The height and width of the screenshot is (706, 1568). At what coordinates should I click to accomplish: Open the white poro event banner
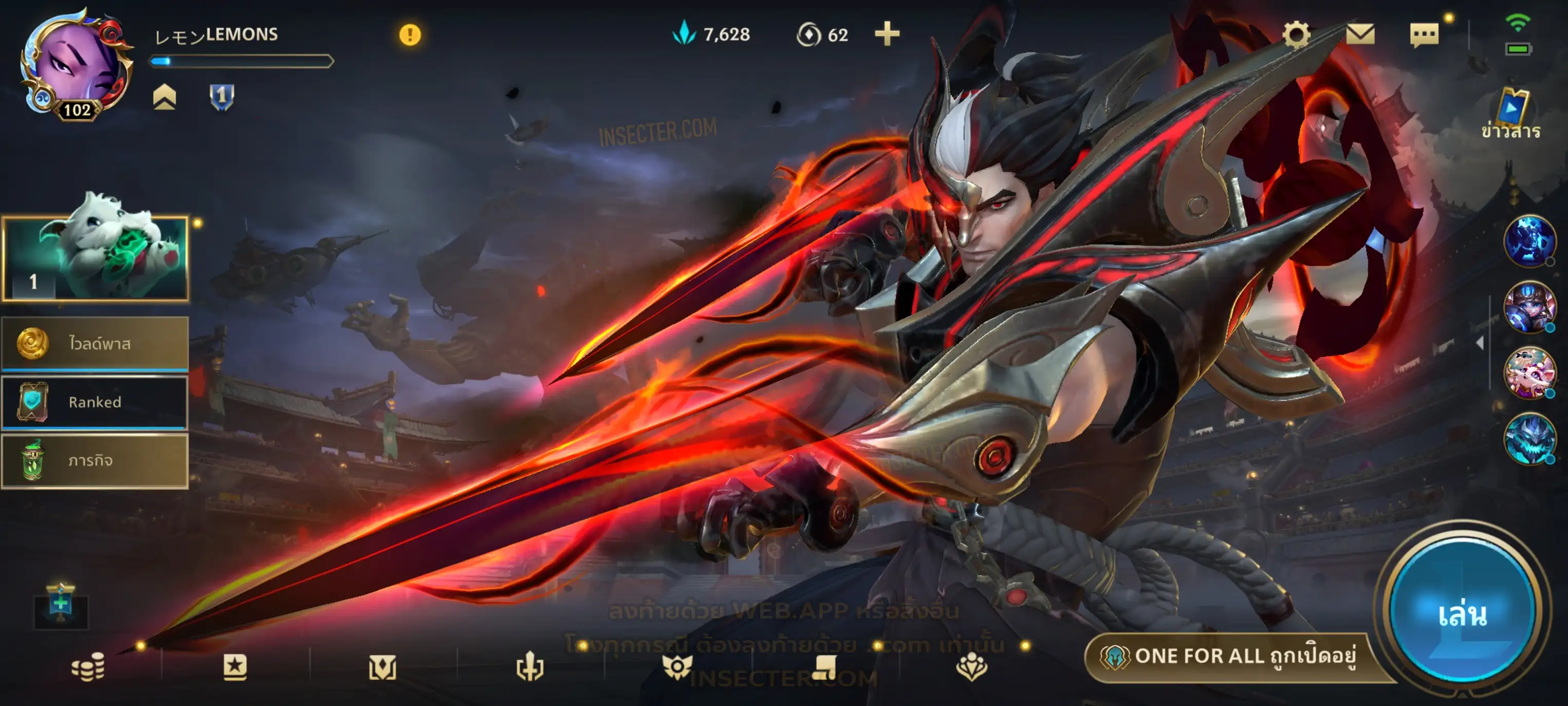pos(95,258)
